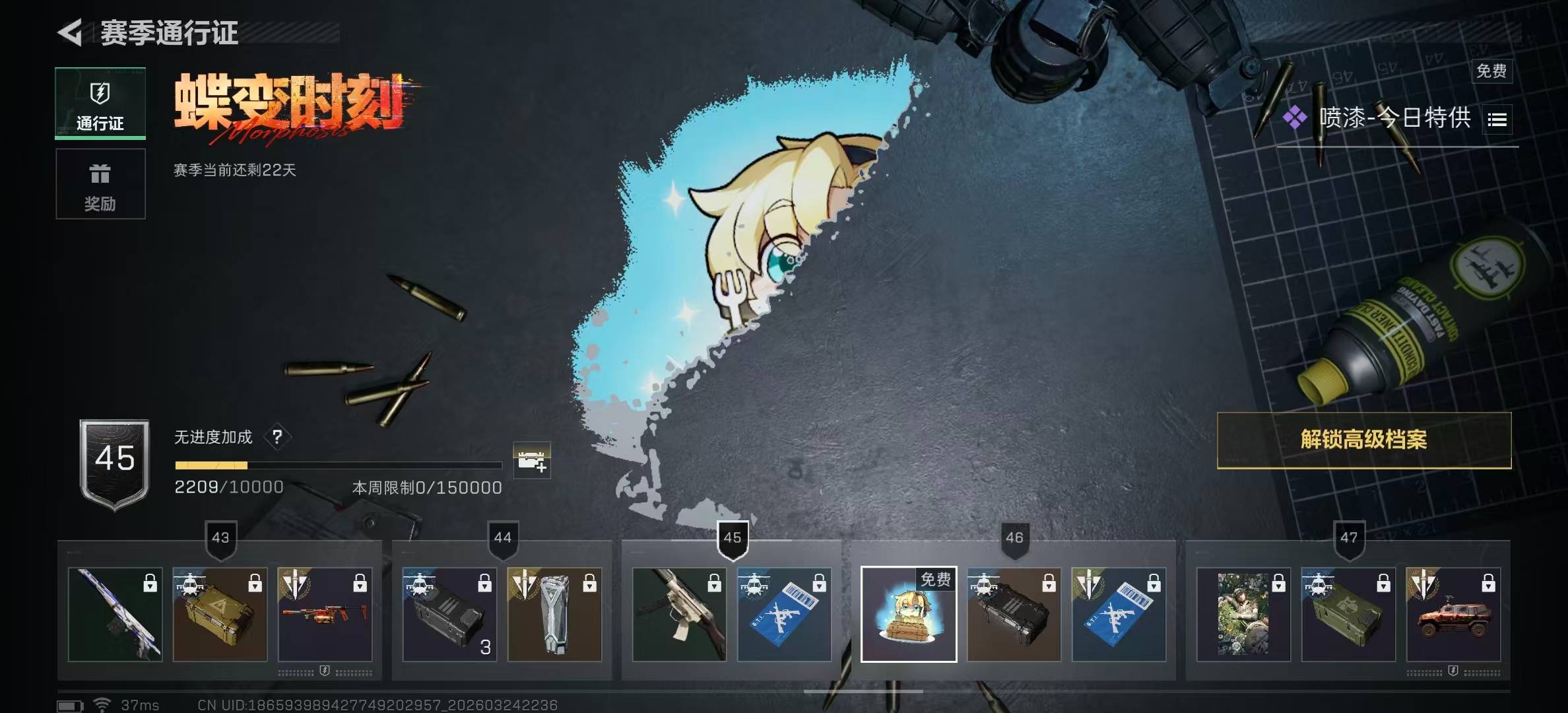The height and width of the screenshot is (713, 1568).
Task: Click the buy levels icon by progress bar
Action: (x=531, y=460)
